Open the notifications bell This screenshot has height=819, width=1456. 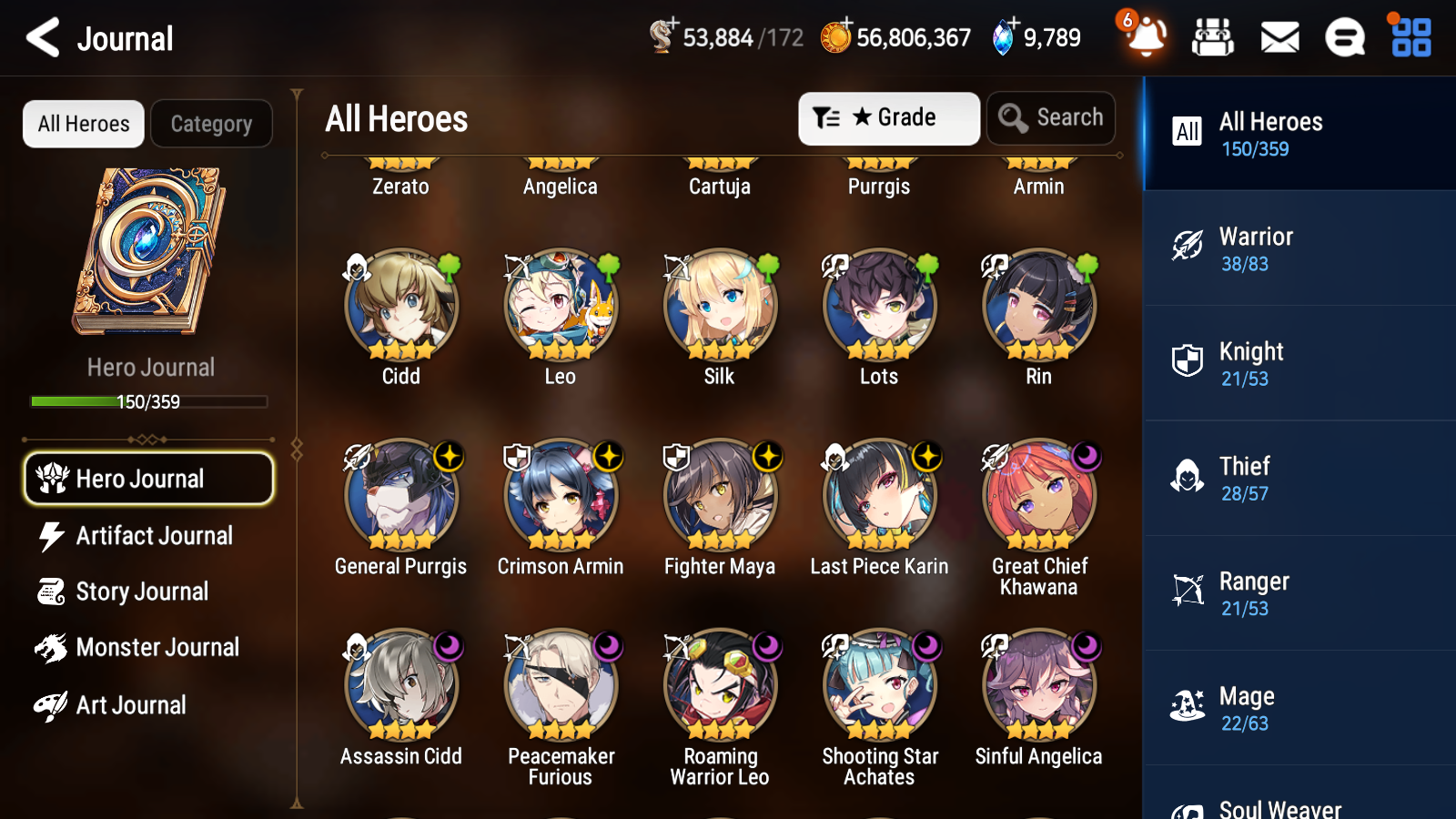point(1146,38)
